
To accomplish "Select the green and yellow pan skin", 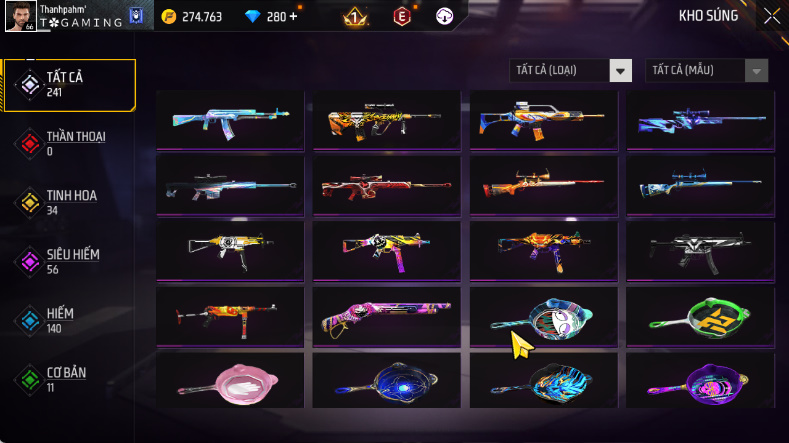I will click(702, 316).
